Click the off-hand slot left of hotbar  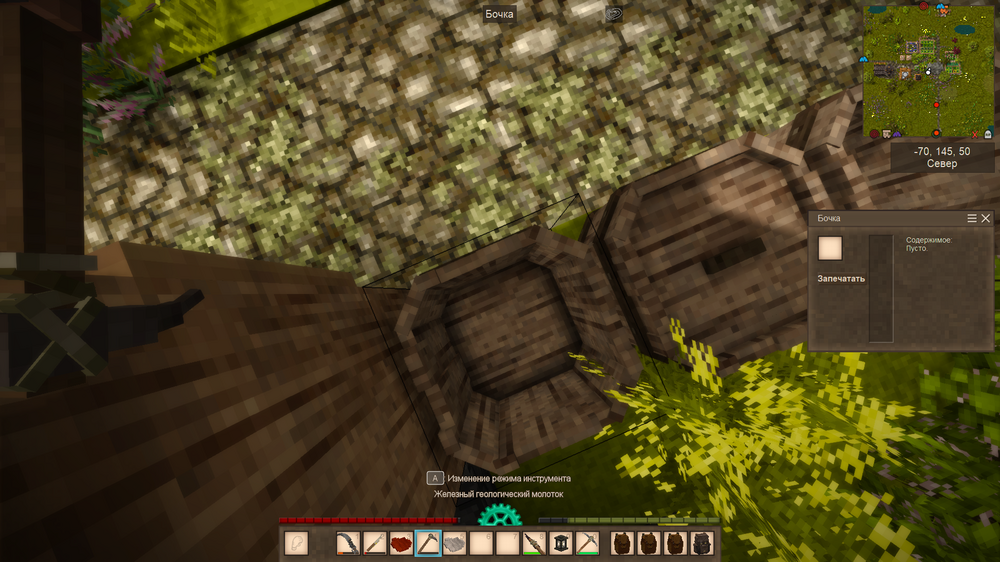(x=296, y=543)
